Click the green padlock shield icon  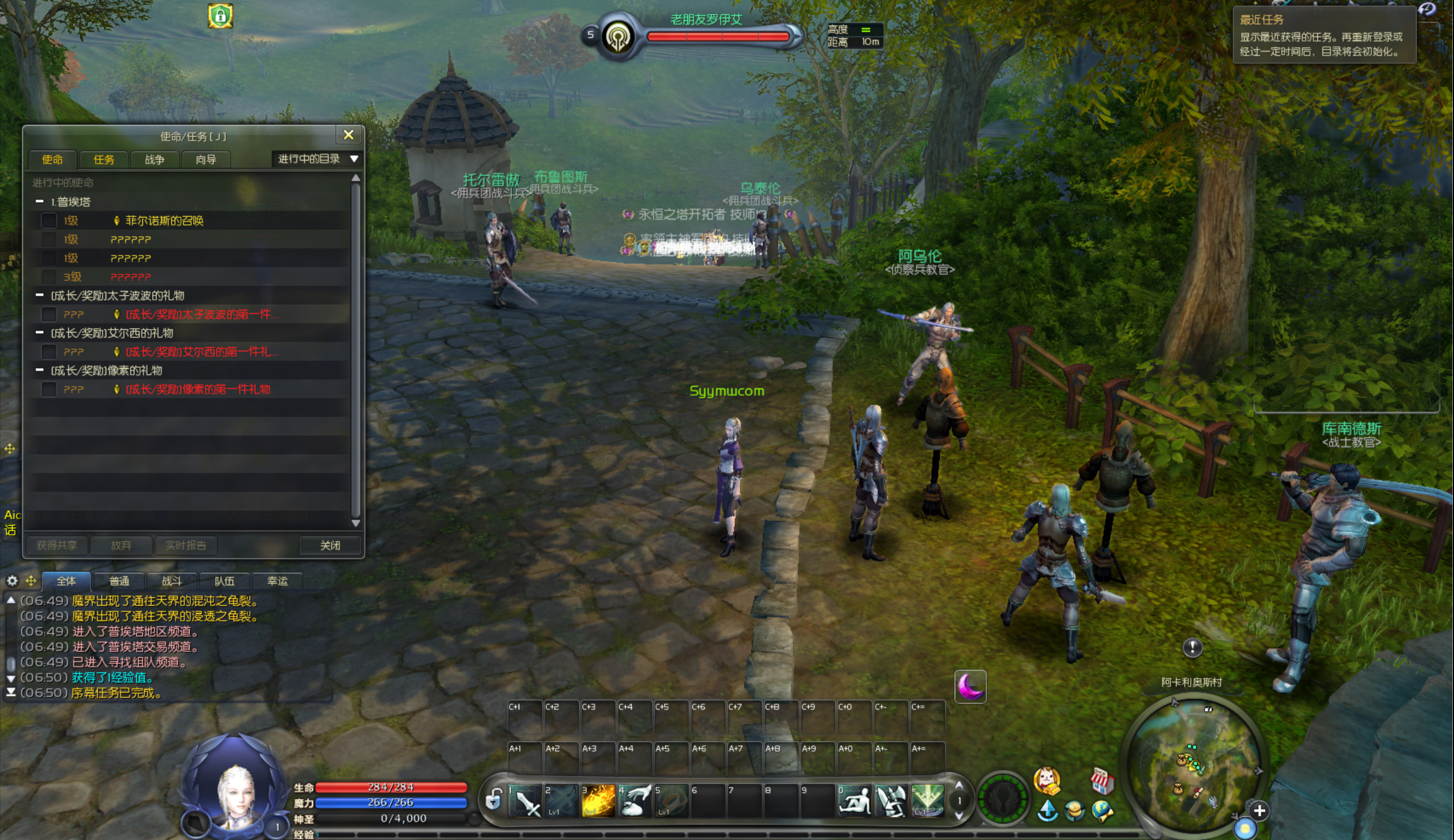pyautogui.click(x=220, y=16)
